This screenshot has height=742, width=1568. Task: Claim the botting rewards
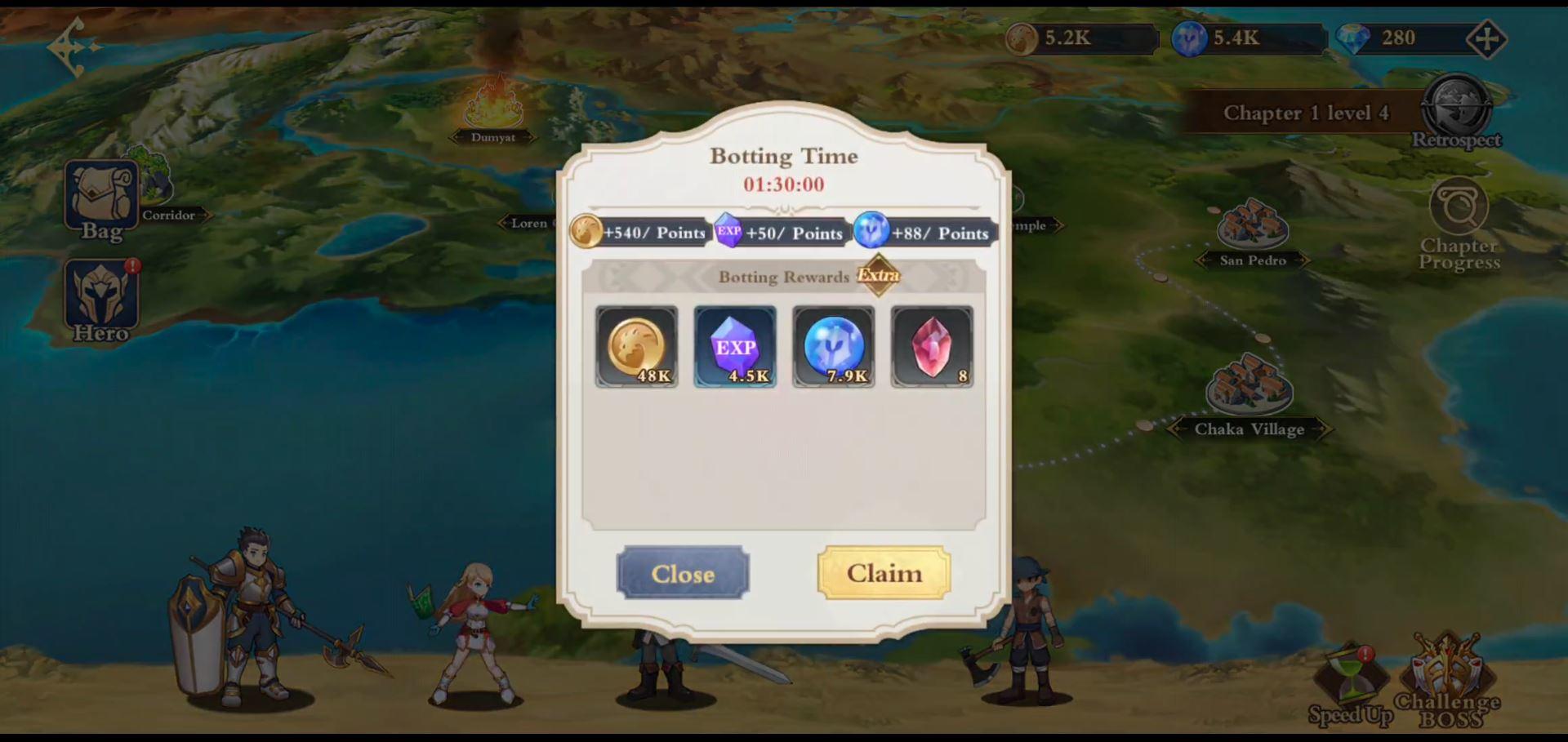[884, 573]
